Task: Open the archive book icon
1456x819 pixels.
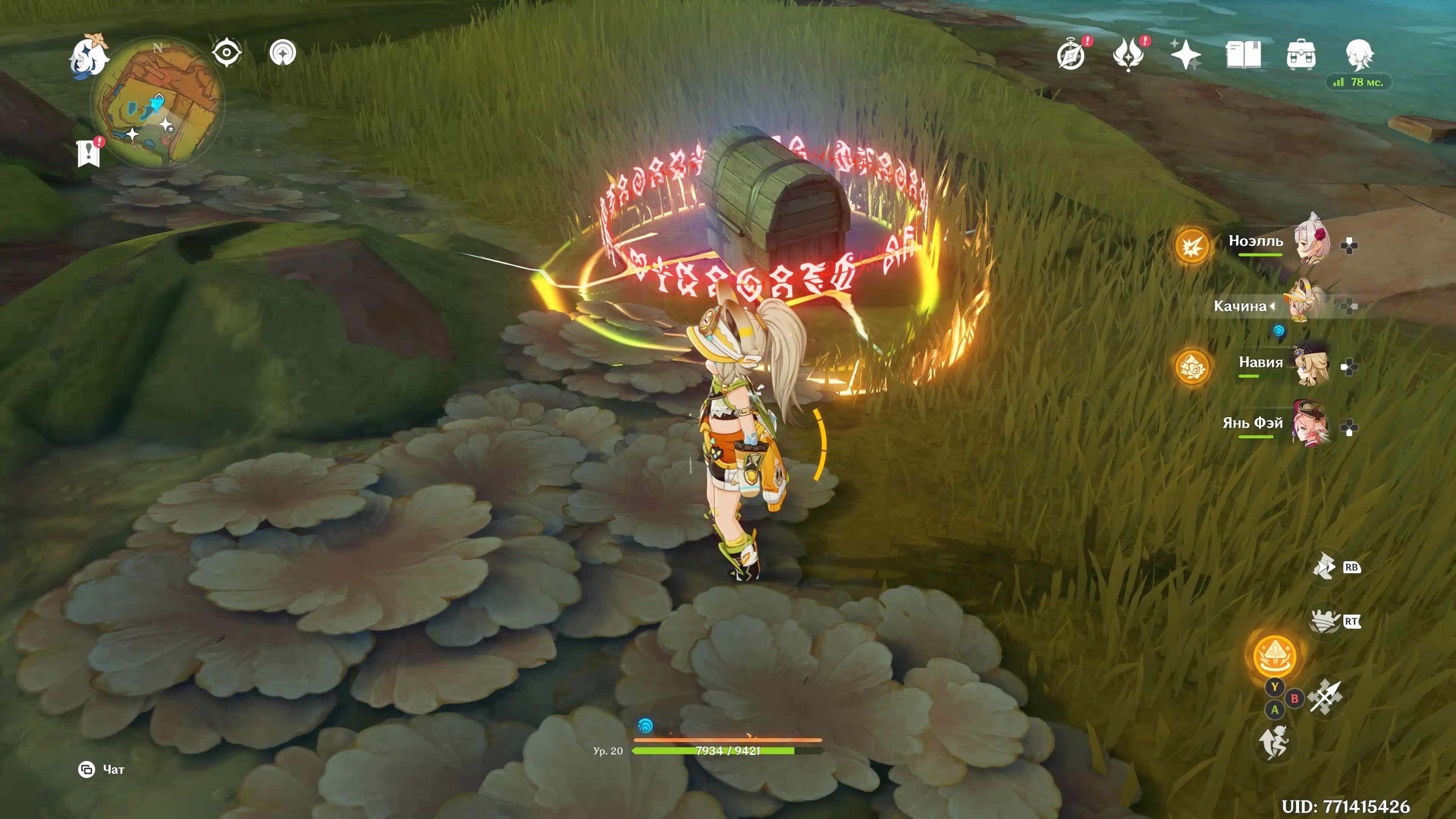Action: click(1243, 55)
